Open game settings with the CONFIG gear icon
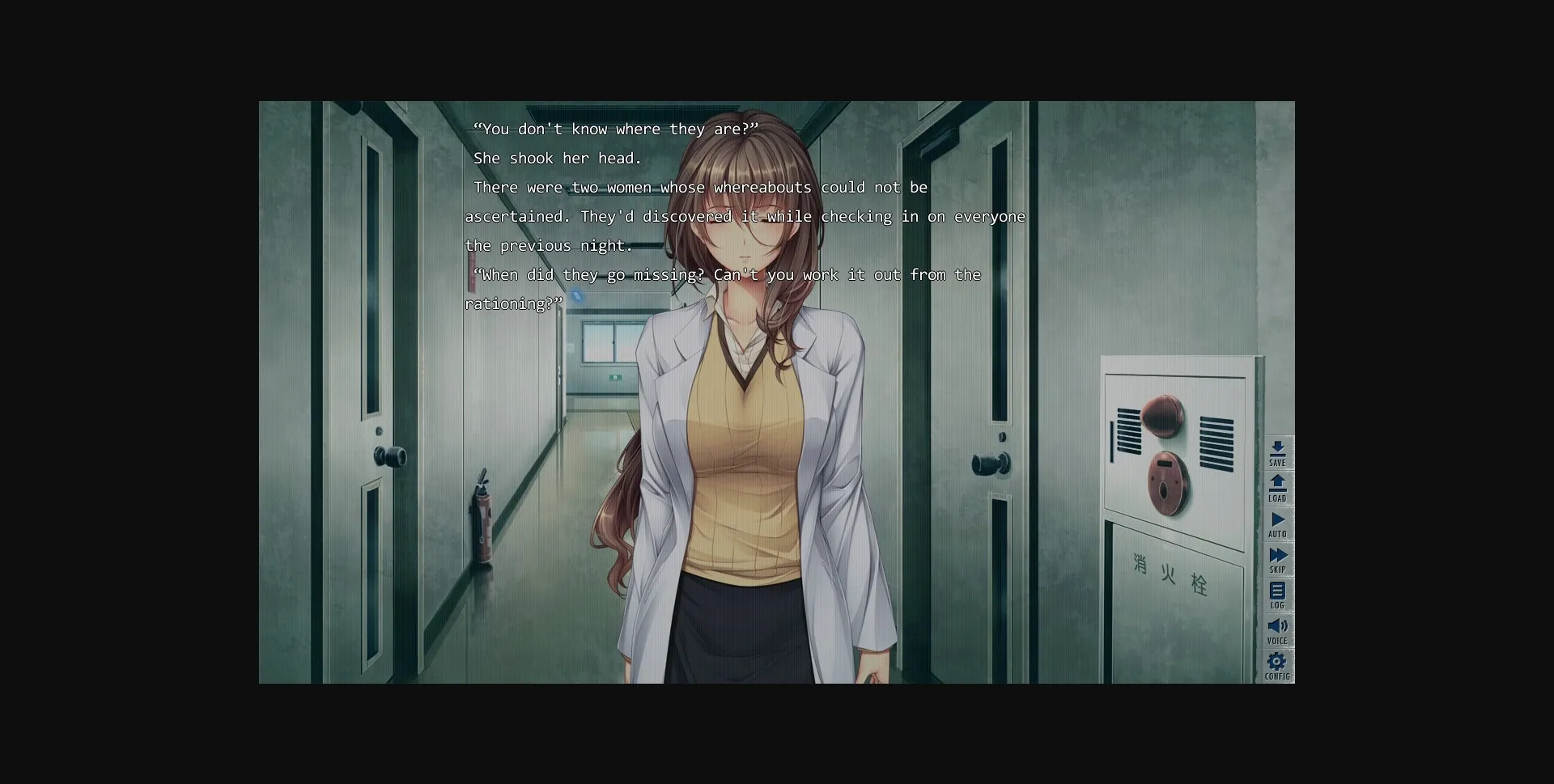This screenshot has height=784, width=1554. point(1277,665)
